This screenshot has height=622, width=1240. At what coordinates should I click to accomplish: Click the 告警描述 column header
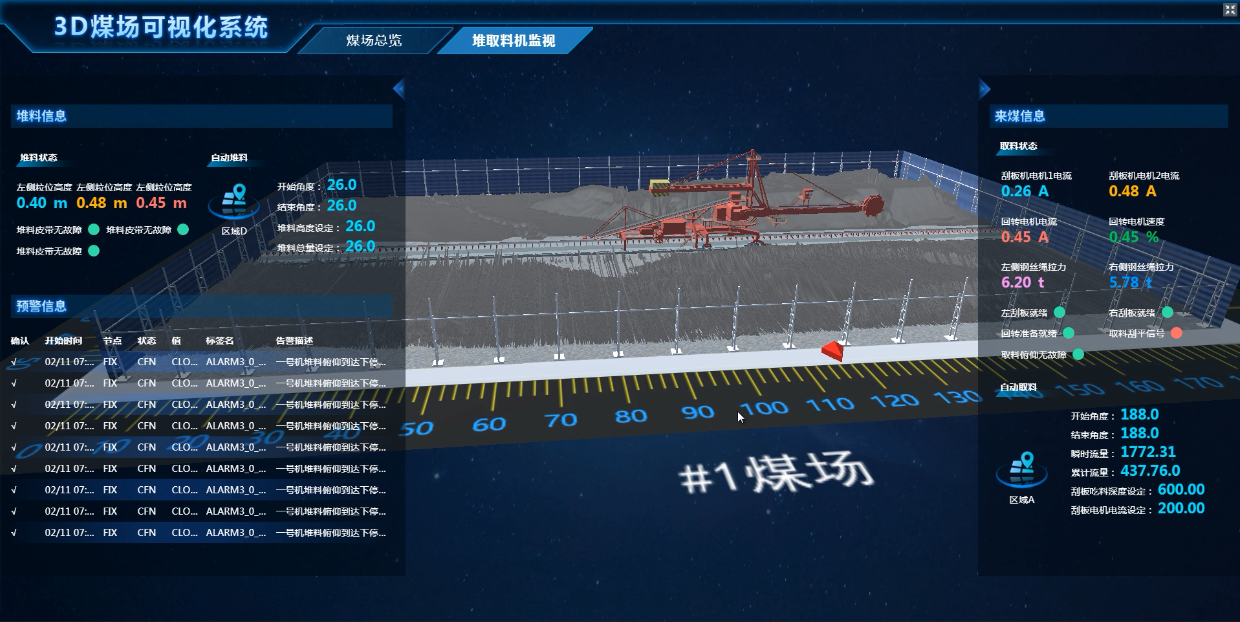(294, 341)
